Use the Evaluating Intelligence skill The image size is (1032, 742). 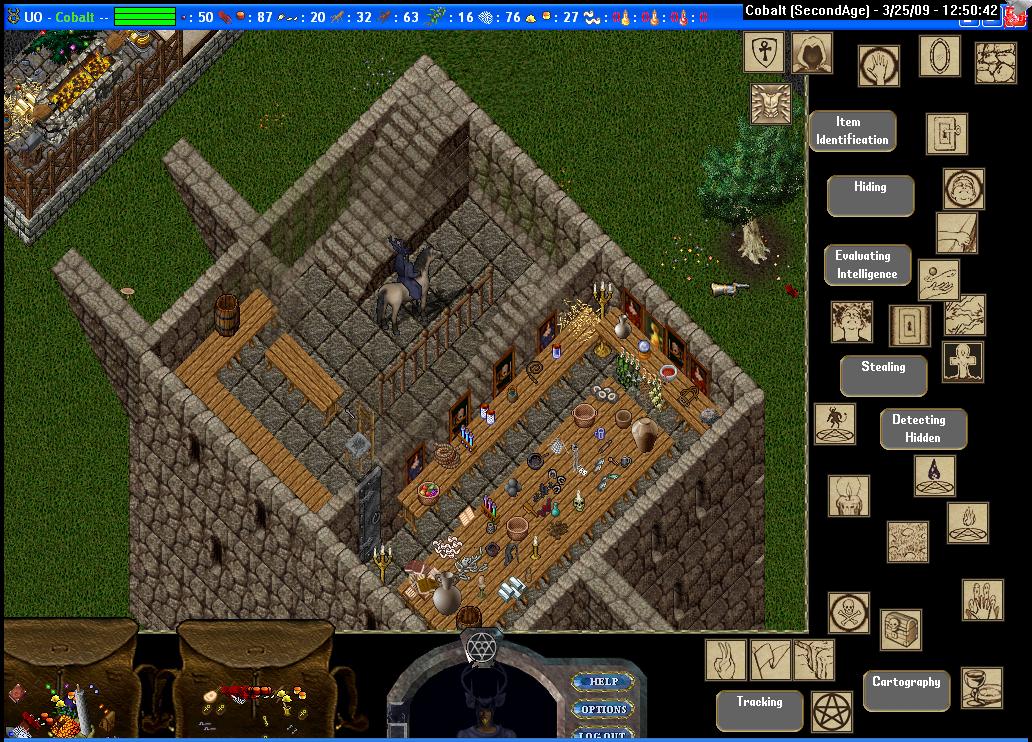(x=867, y=265)
